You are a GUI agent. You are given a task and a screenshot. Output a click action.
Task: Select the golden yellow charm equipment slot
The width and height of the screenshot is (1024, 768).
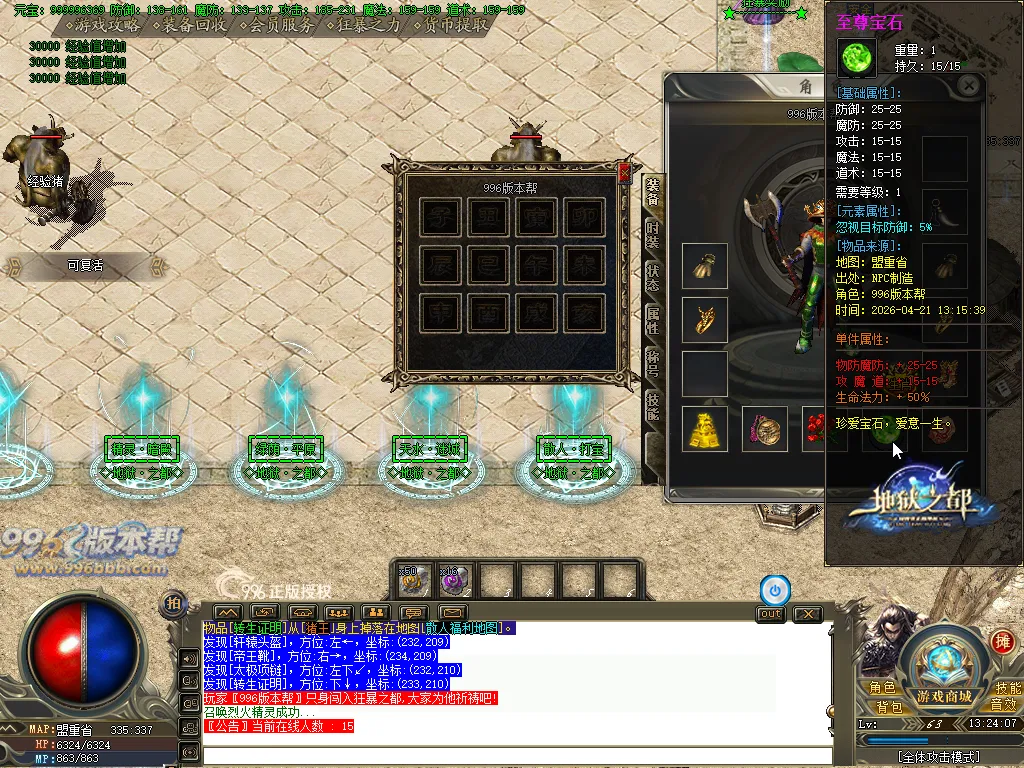click(704, 428)
